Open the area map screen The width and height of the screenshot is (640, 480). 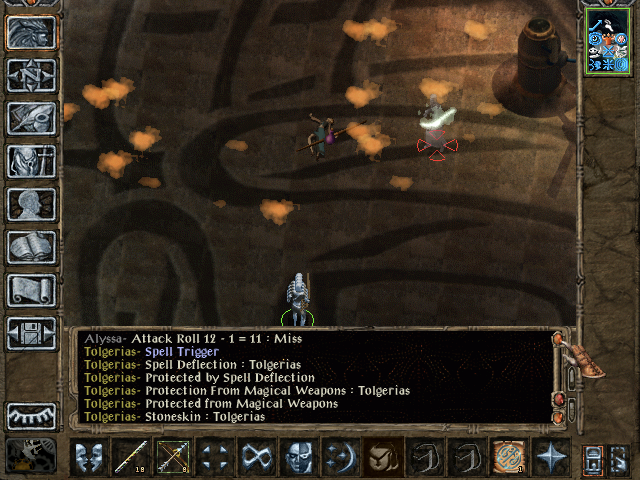32,75
